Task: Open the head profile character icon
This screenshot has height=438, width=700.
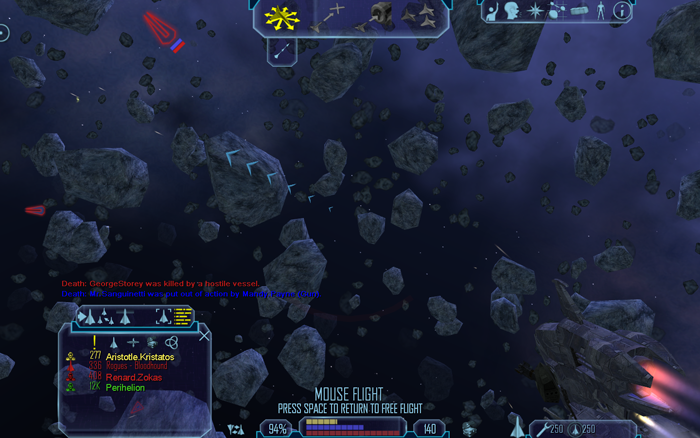Action: point(512,11)
